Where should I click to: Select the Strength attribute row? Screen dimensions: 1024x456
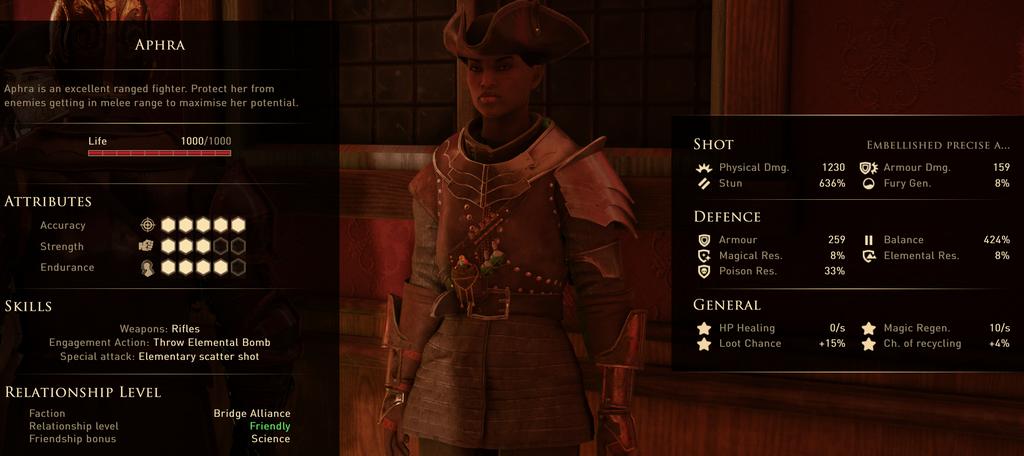62,246
